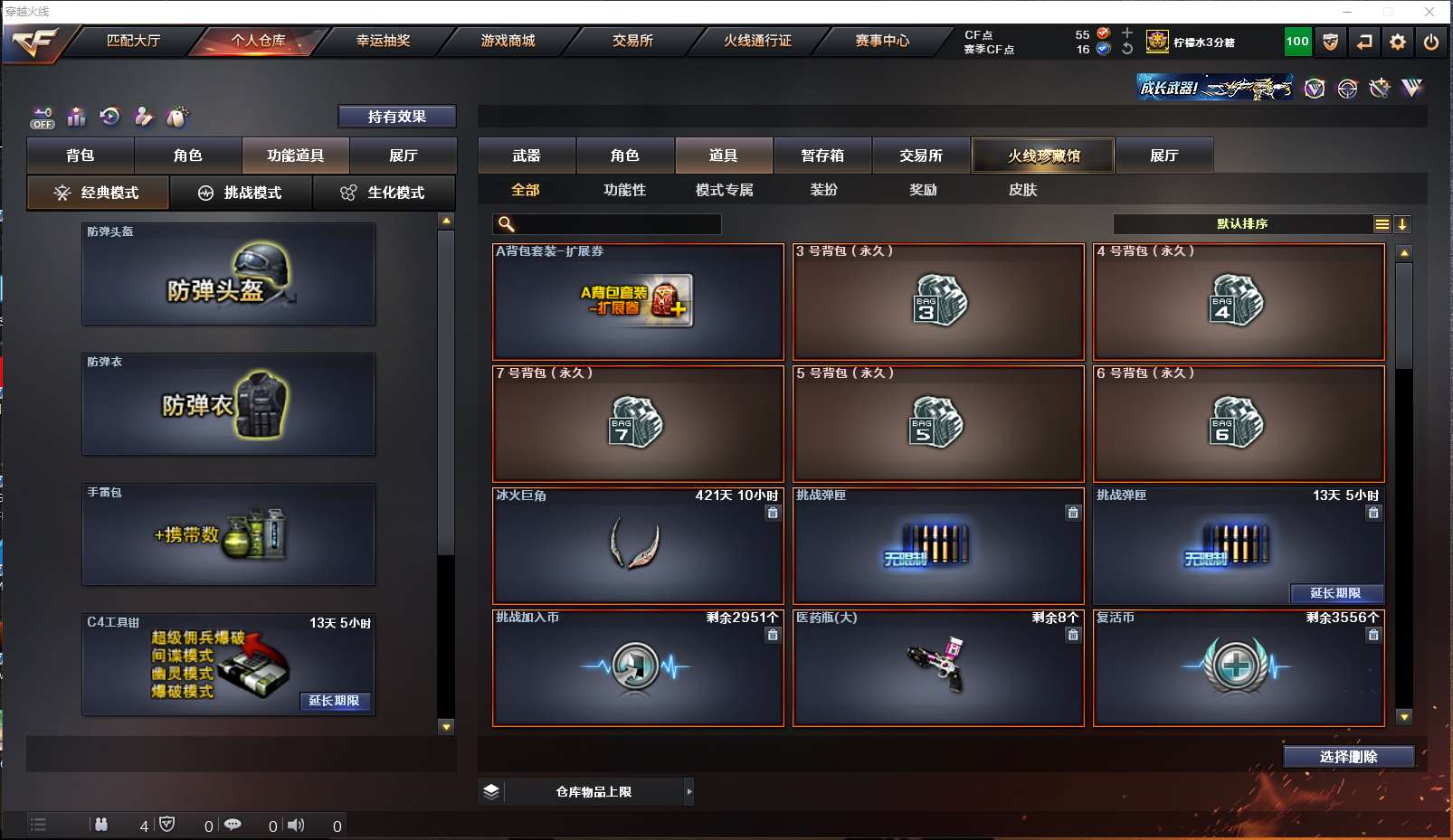Open the 暂存箱 tab
Viewport: 1453px width, 840px height.
[822, 156]
